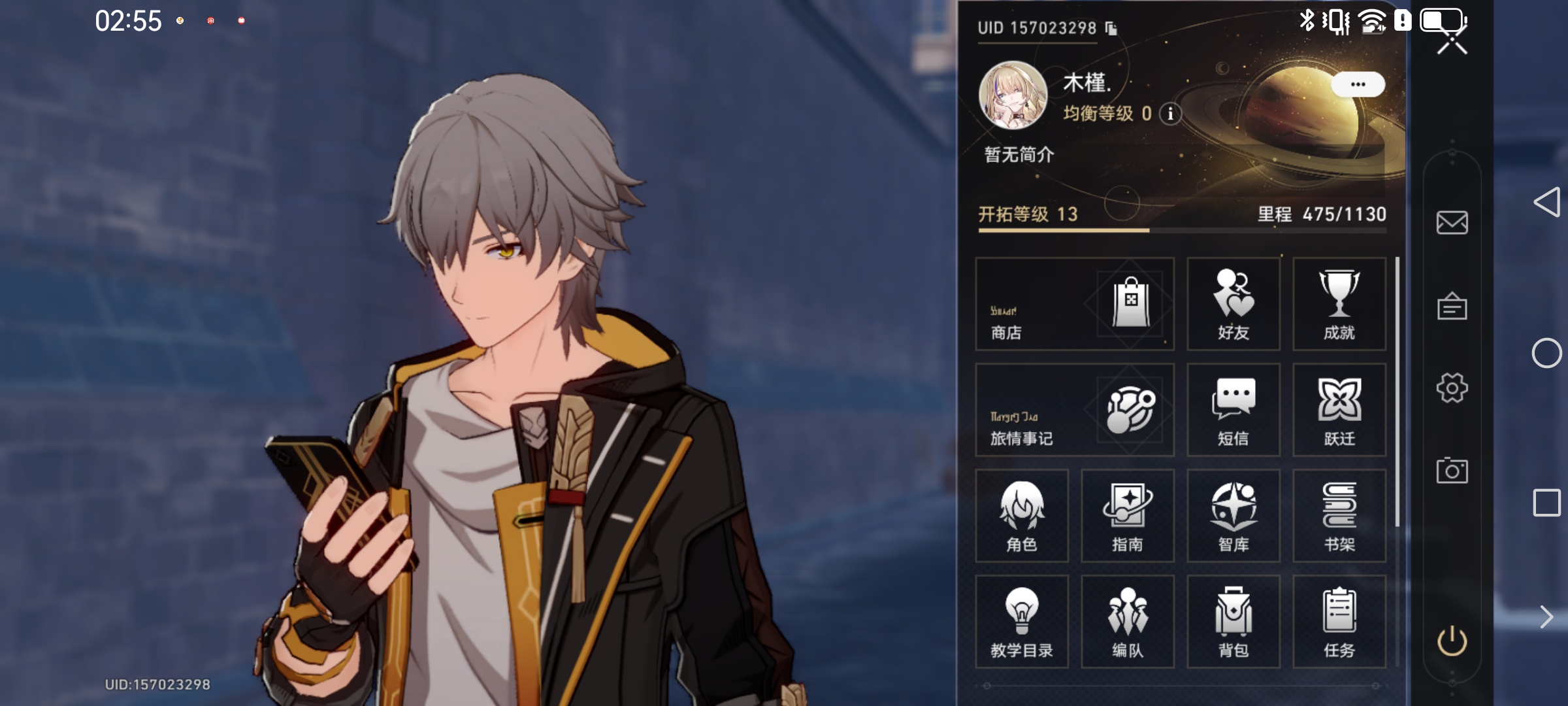
Task: Open 旅情事记 travel log
Action: pyautogui.click(x=1075, y=410)
